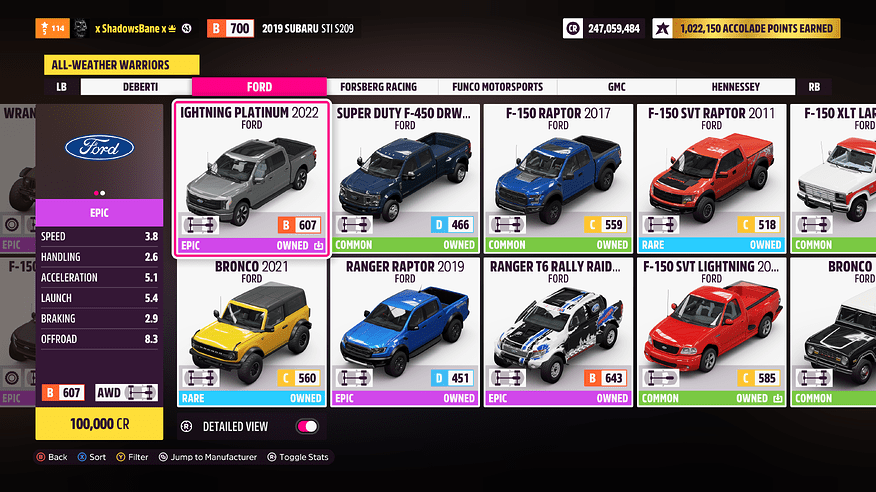
Task: Select the Ranger T6 Rally Raid tile
Action: point(558,331)
